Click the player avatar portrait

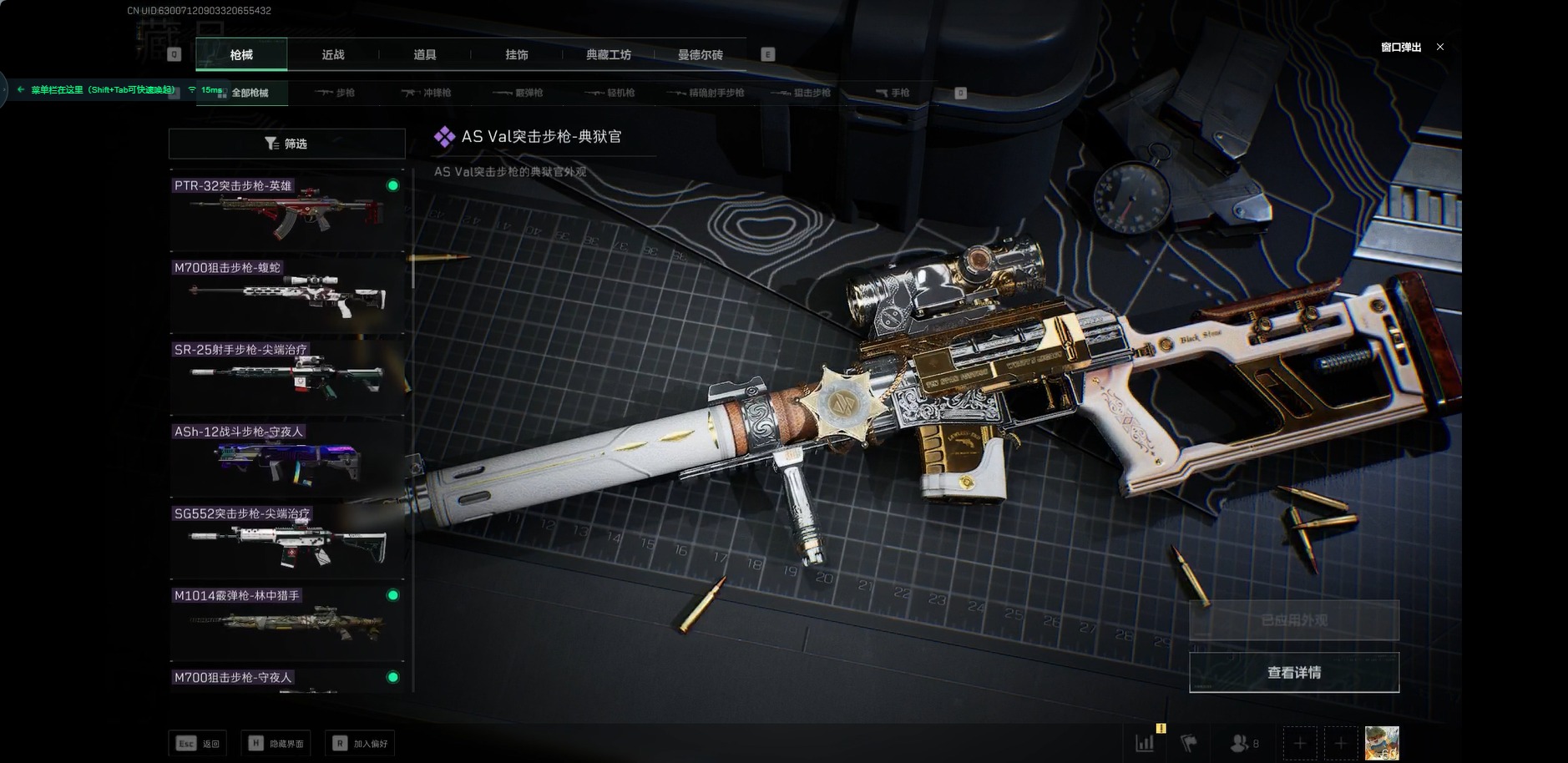1381,742
